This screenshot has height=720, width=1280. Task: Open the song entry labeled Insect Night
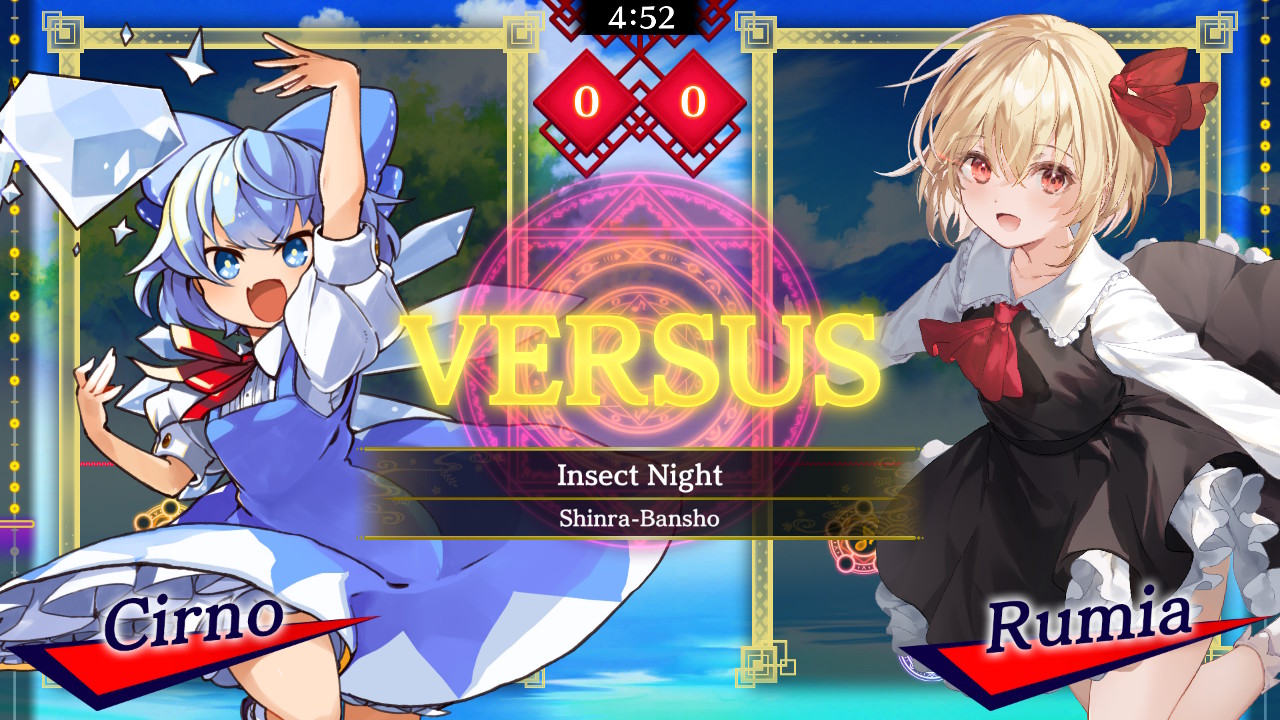pos(640,476)
